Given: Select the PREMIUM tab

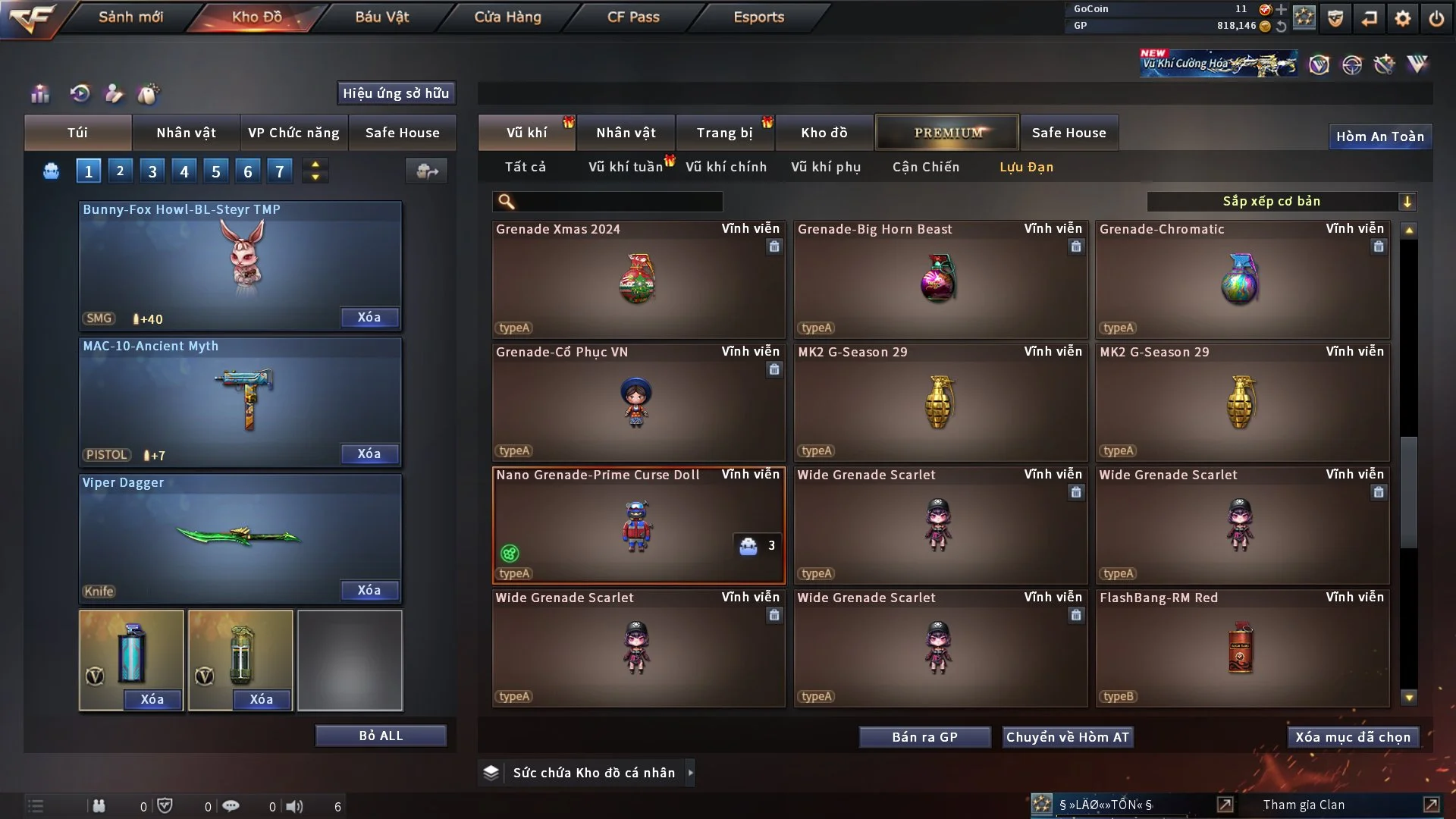Looking at the screenshot, I should [x=947, y=133].
